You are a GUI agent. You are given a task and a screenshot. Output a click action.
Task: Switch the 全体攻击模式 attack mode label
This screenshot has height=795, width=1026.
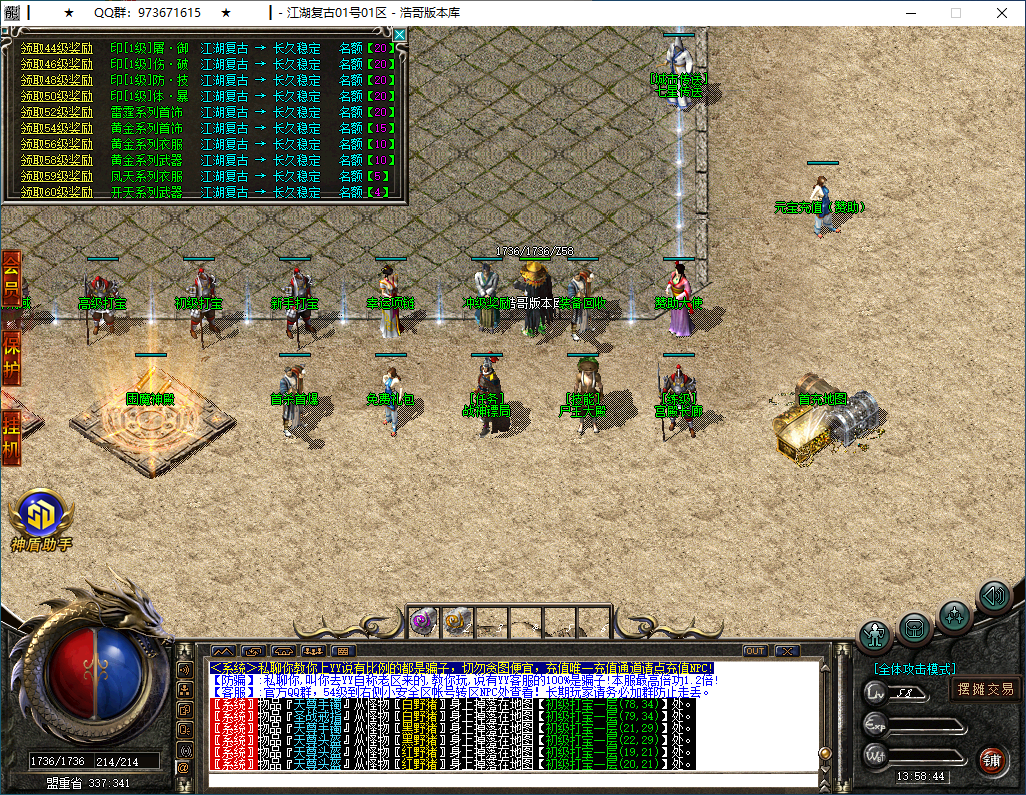[x=915, y=668]
